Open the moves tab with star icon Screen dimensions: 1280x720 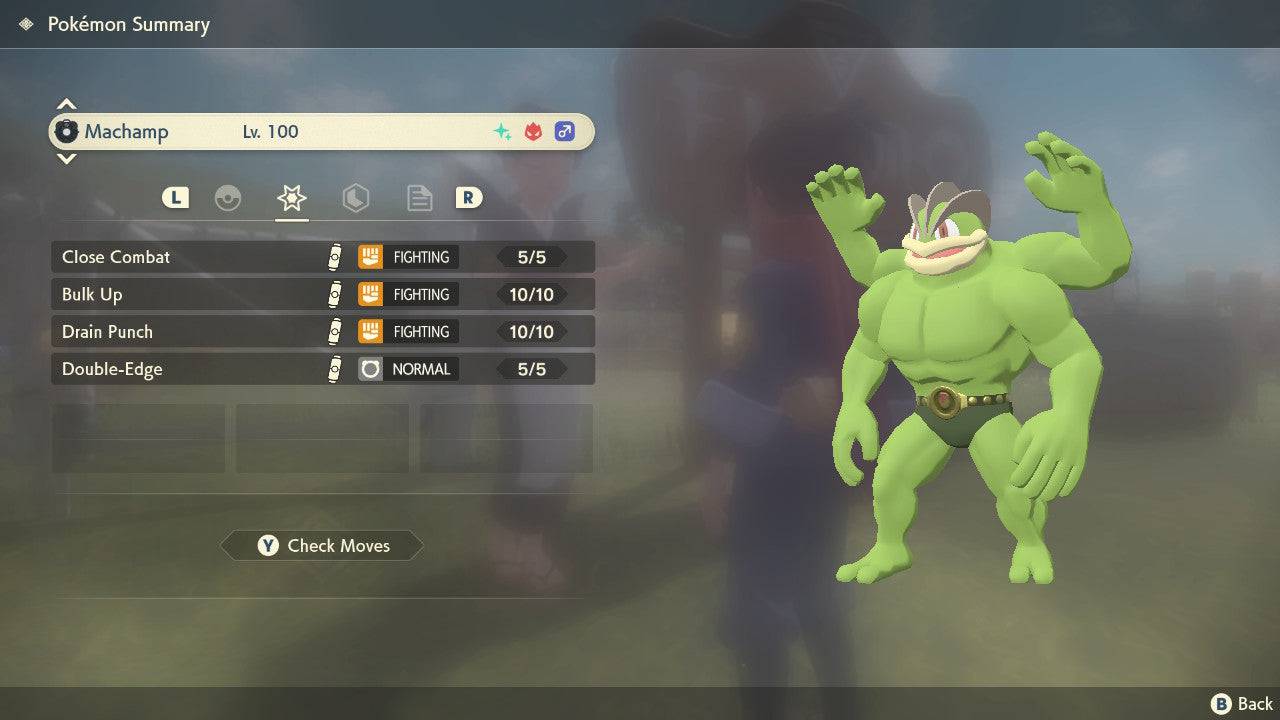tap(291, 198)
